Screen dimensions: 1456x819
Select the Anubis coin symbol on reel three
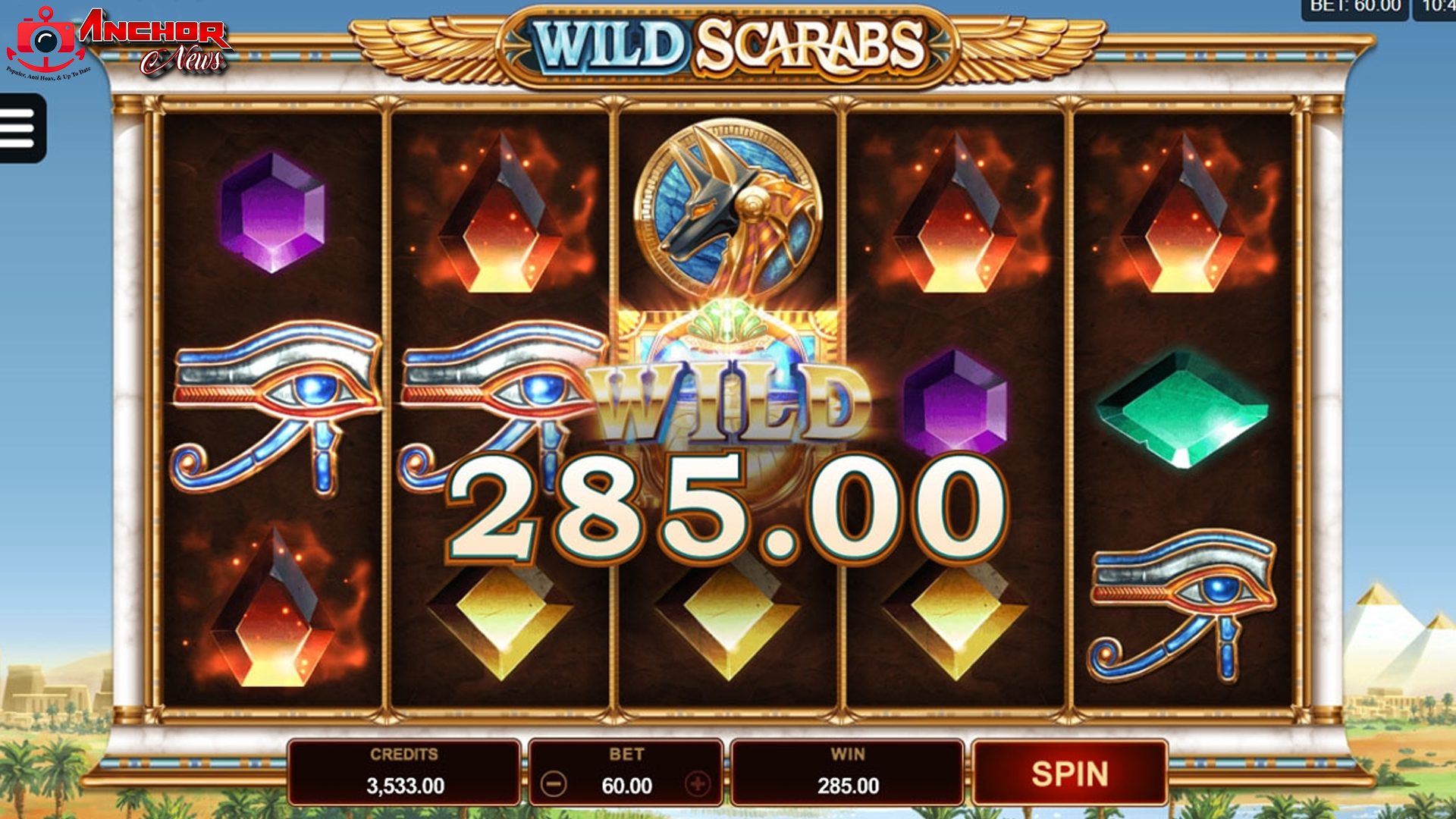(x=730, y=209)
